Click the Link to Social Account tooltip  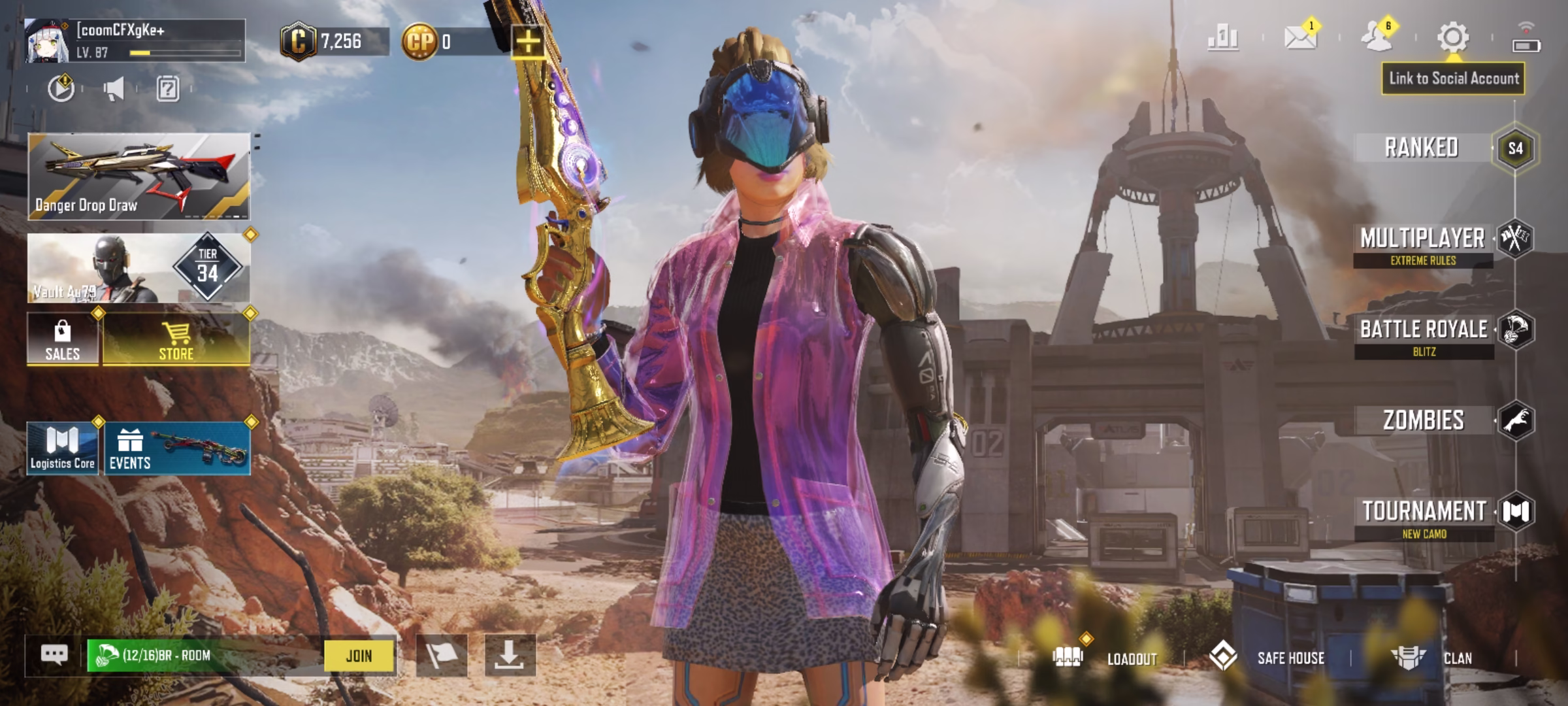[x=1453, y=79]
